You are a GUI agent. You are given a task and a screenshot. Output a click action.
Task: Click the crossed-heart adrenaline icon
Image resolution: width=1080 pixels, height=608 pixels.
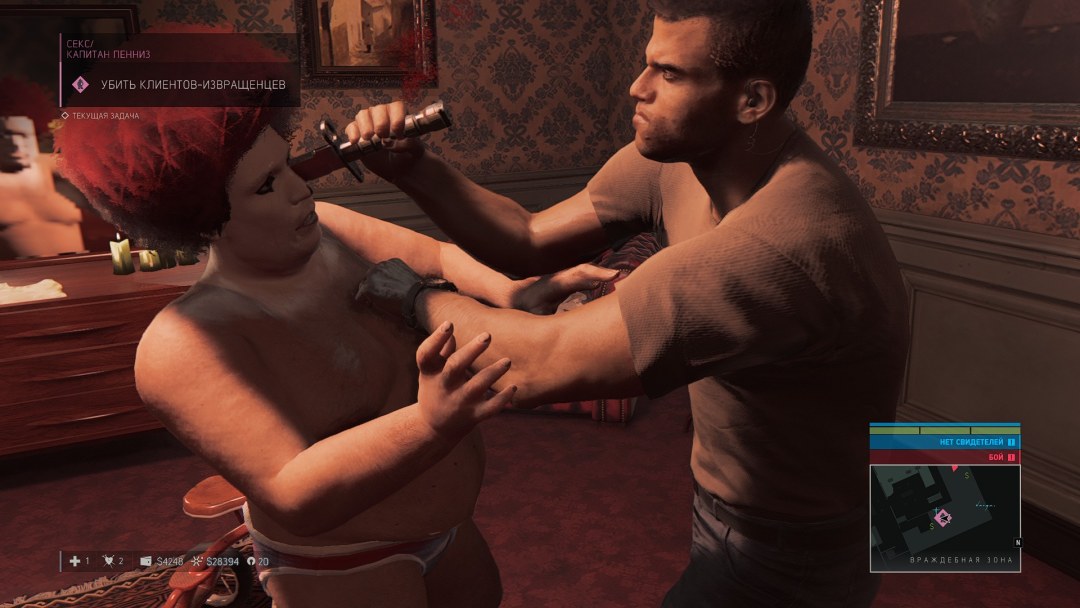(109, 561)
